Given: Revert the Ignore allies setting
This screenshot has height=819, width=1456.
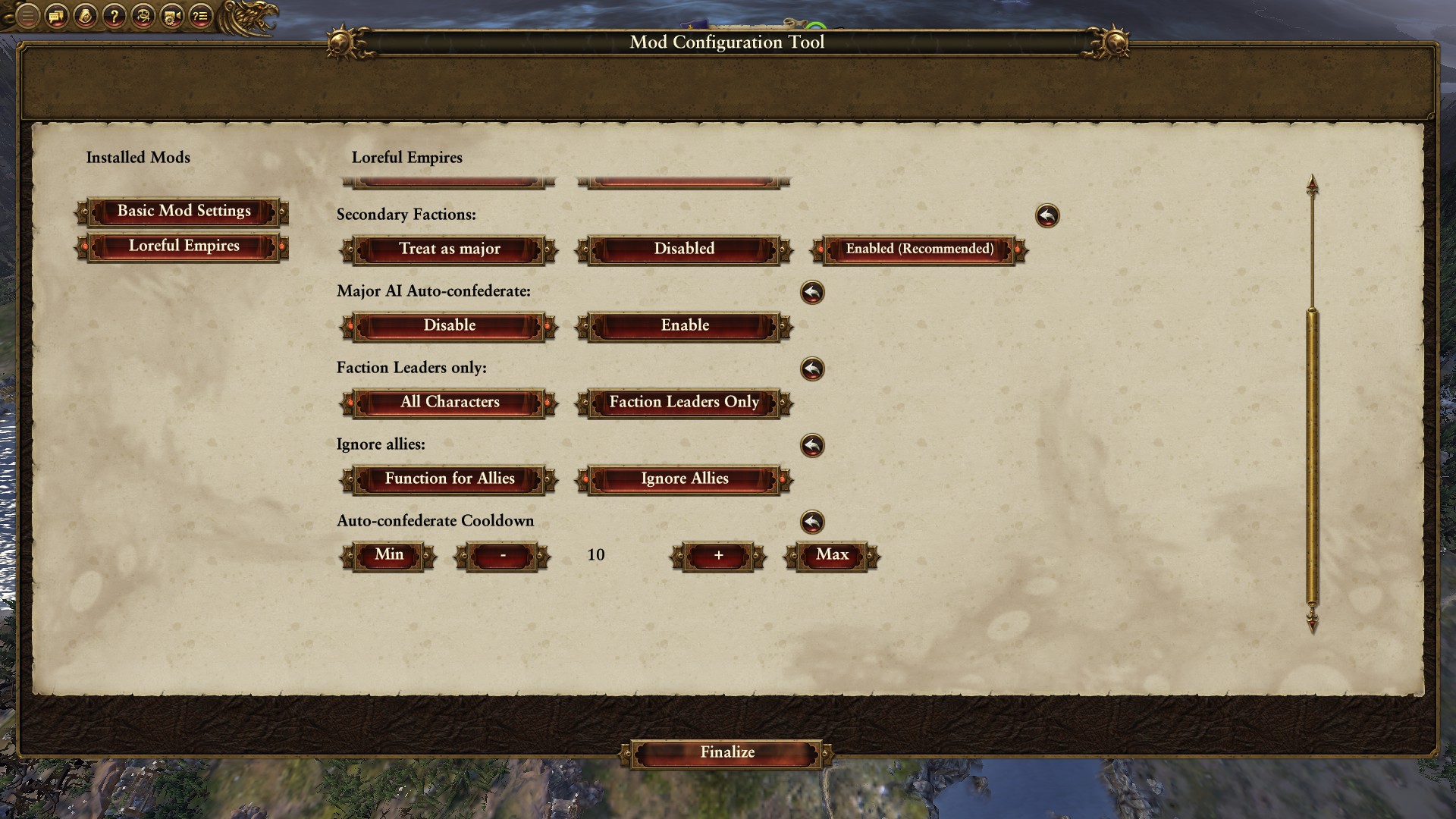Looking at the screenshot, I should click(811, 446).
